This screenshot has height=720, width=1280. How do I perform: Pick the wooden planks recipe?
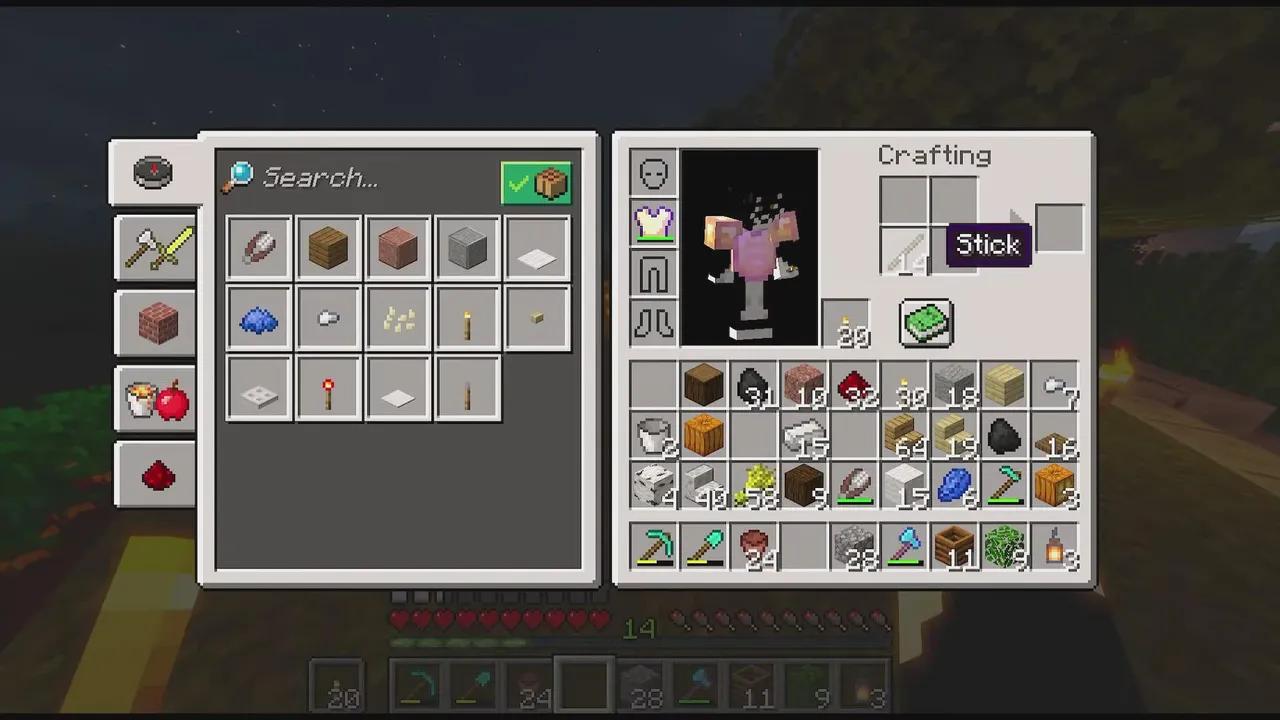point(328,248)
